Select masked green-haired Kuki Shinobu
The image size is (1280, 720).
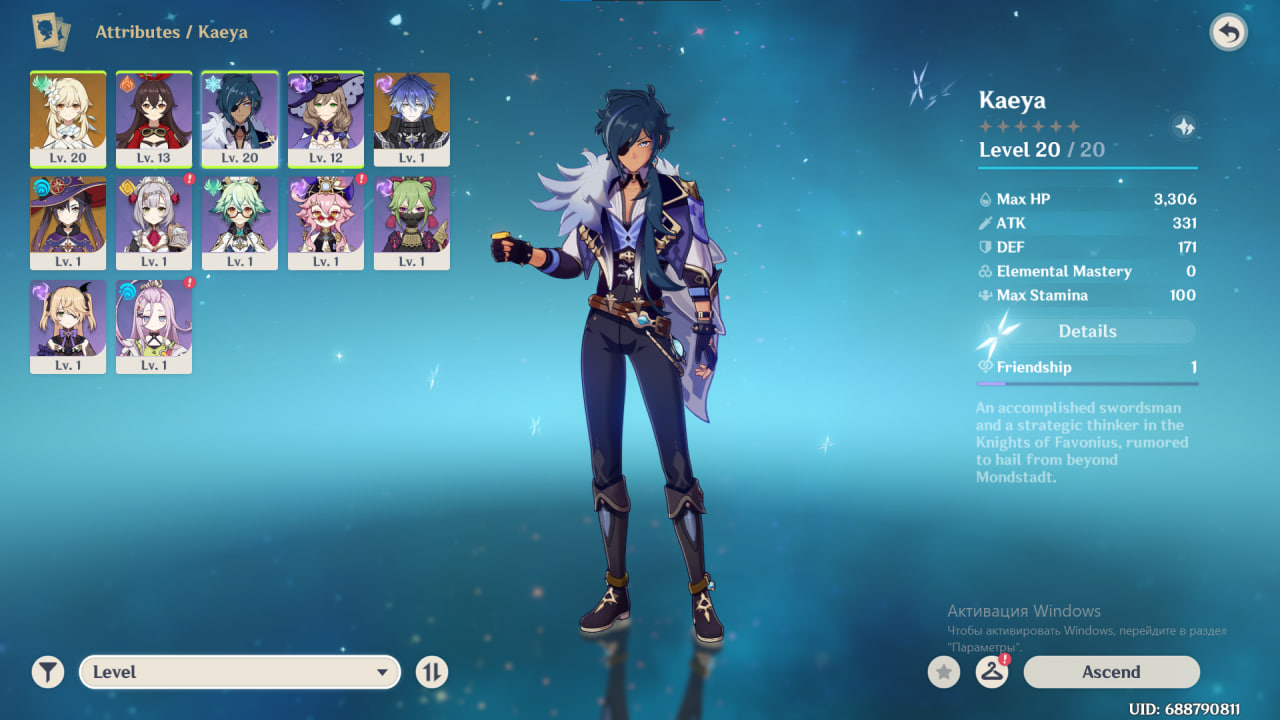(412, 223)
